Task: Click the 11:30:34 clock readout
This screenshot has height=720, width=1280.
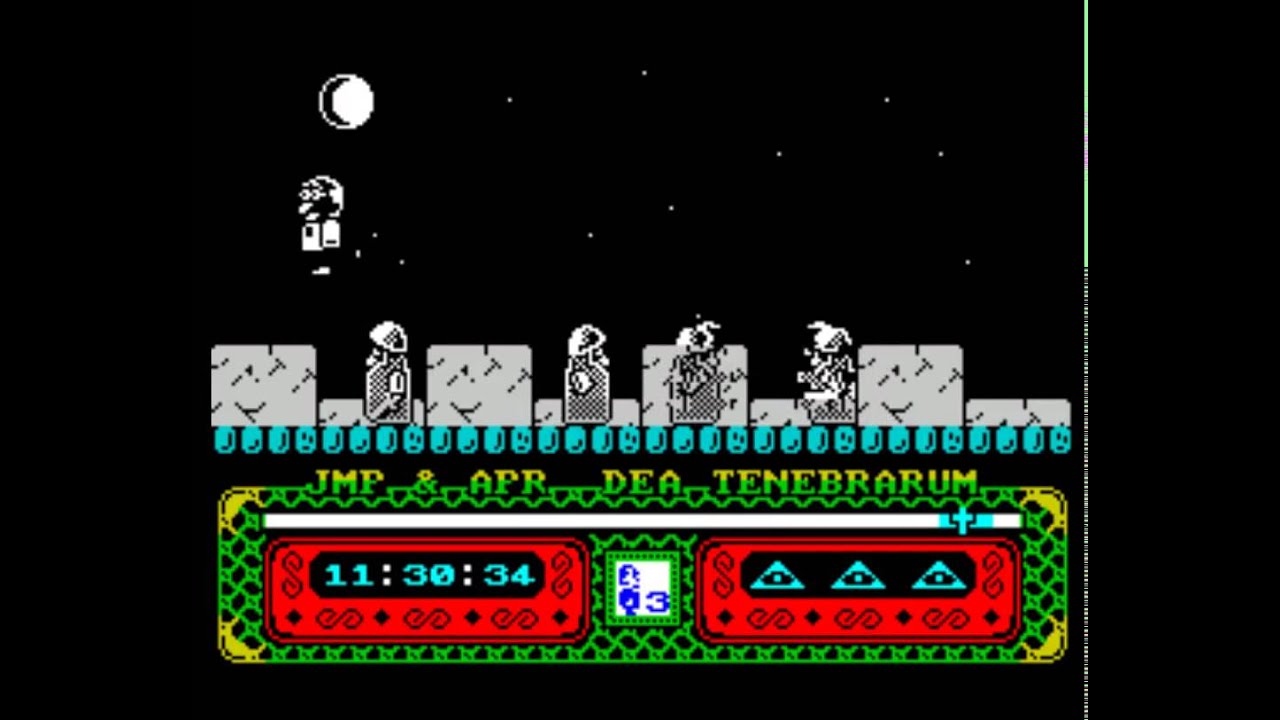Action: [x=430, y=575]
